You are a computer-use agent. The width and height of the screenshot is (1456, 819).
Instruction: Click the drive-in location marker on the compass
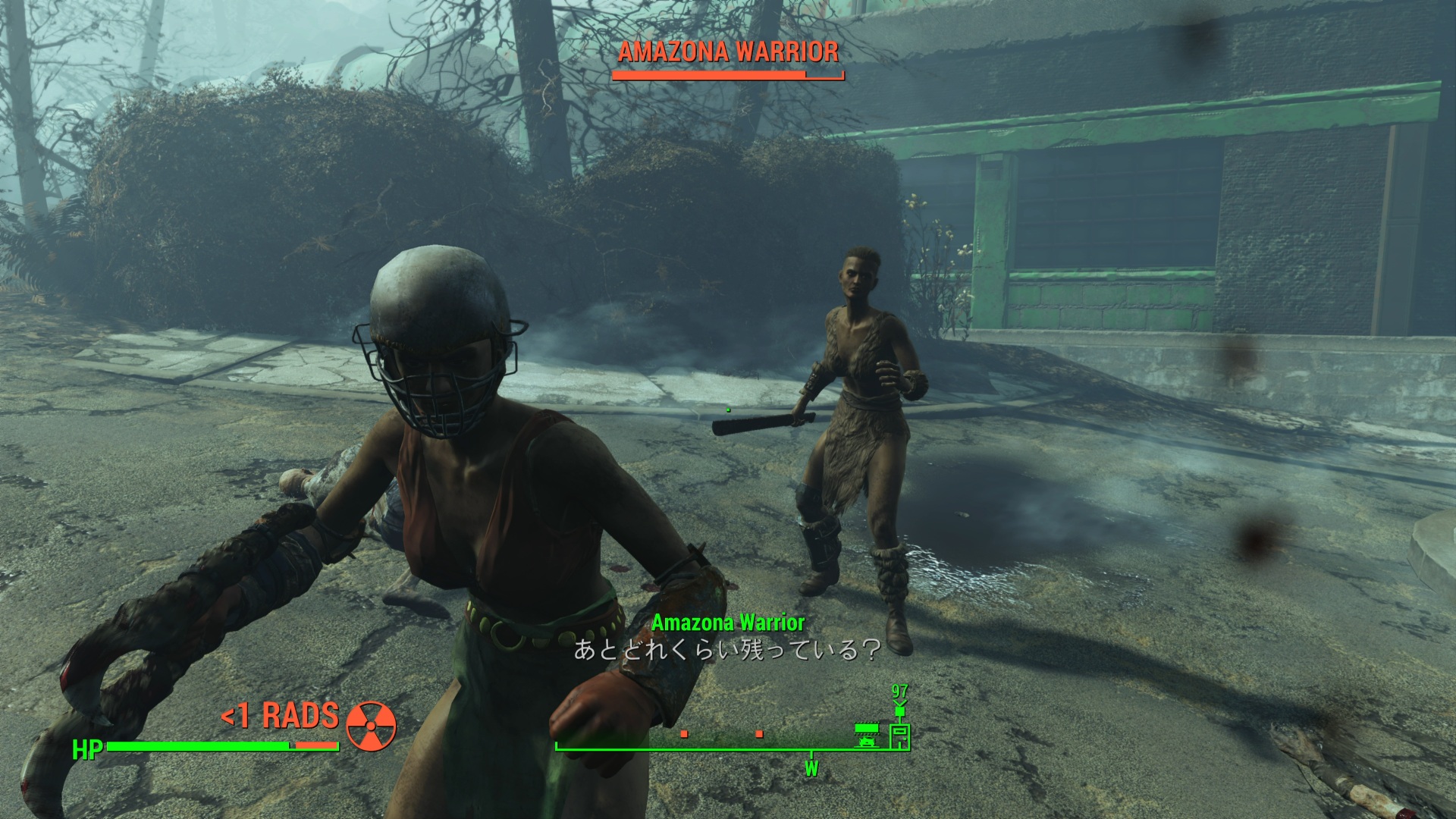(866, 735)
